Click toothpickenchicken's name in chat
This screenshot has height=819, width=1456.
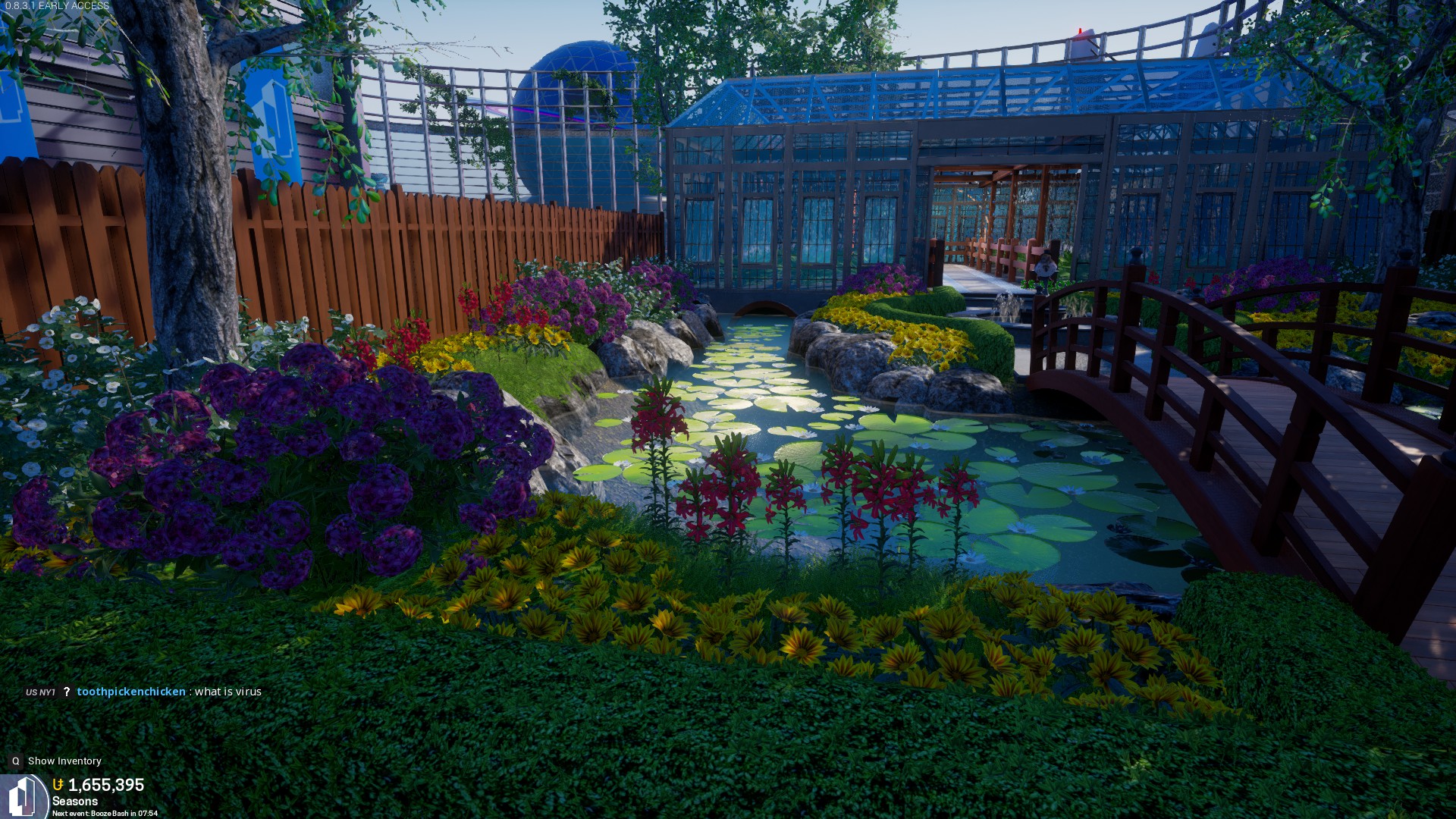pos(131,692)
